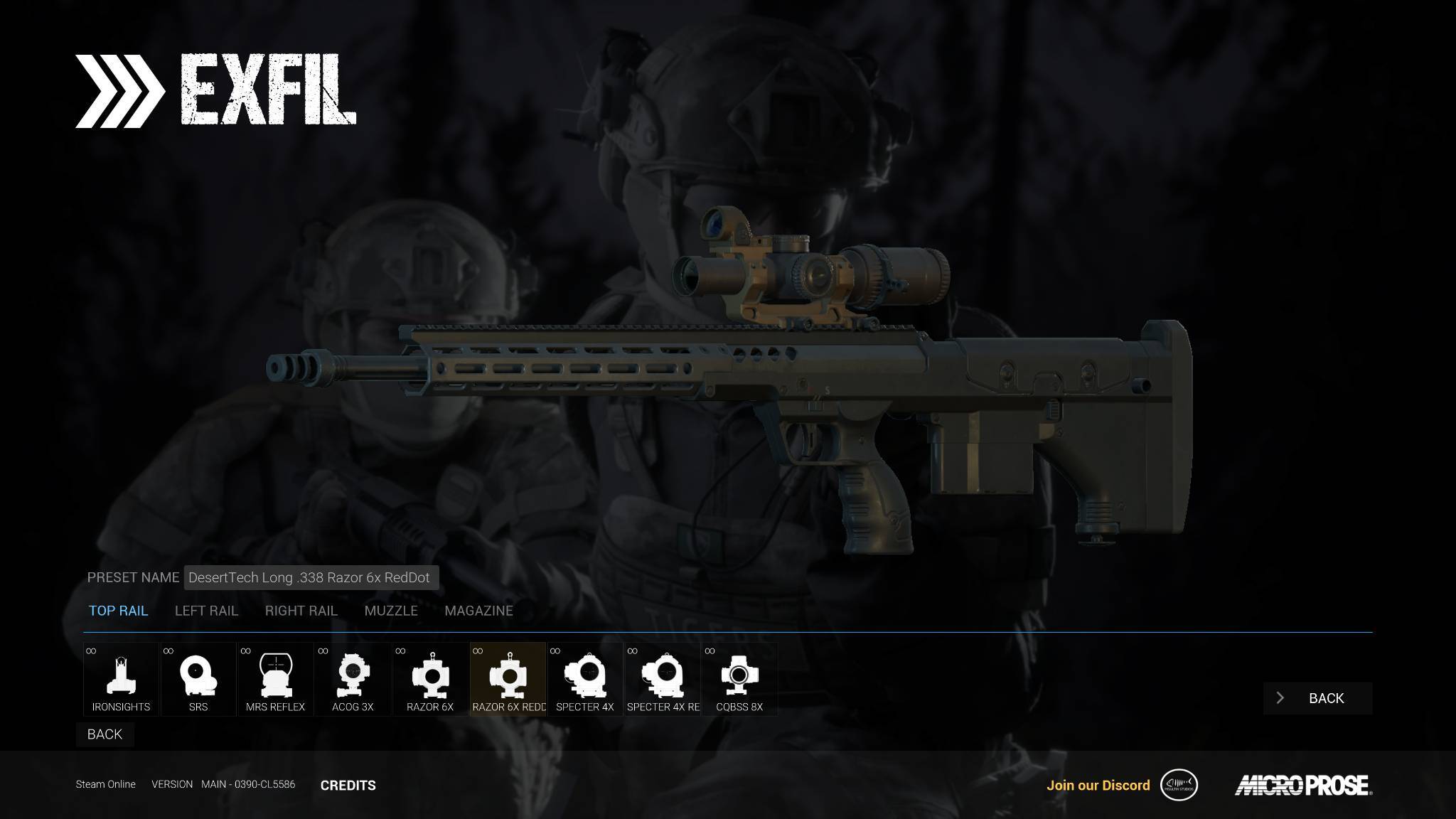This screenshot has height=819, width=1456.
Task: Switch to the Top Rail tab
Action: [x=118, y=611]
